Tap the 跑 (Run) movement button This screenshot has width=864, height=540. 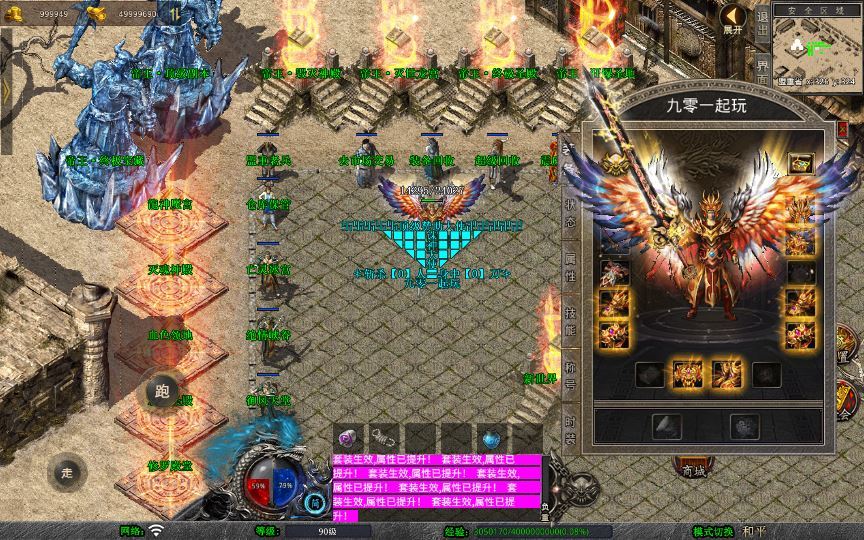(163, 390)
